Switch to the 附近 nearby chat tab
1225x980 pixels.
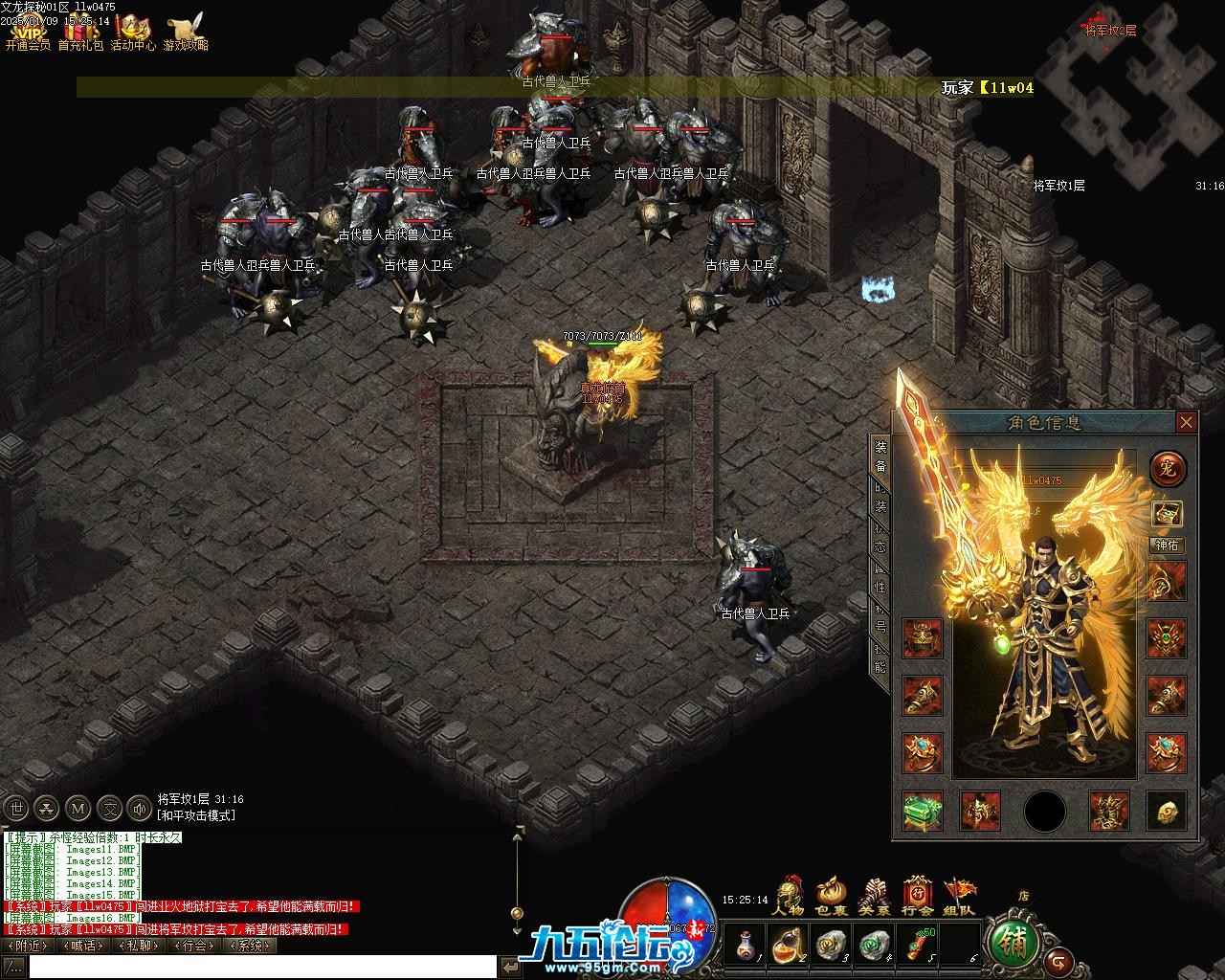tap(28, 946)
